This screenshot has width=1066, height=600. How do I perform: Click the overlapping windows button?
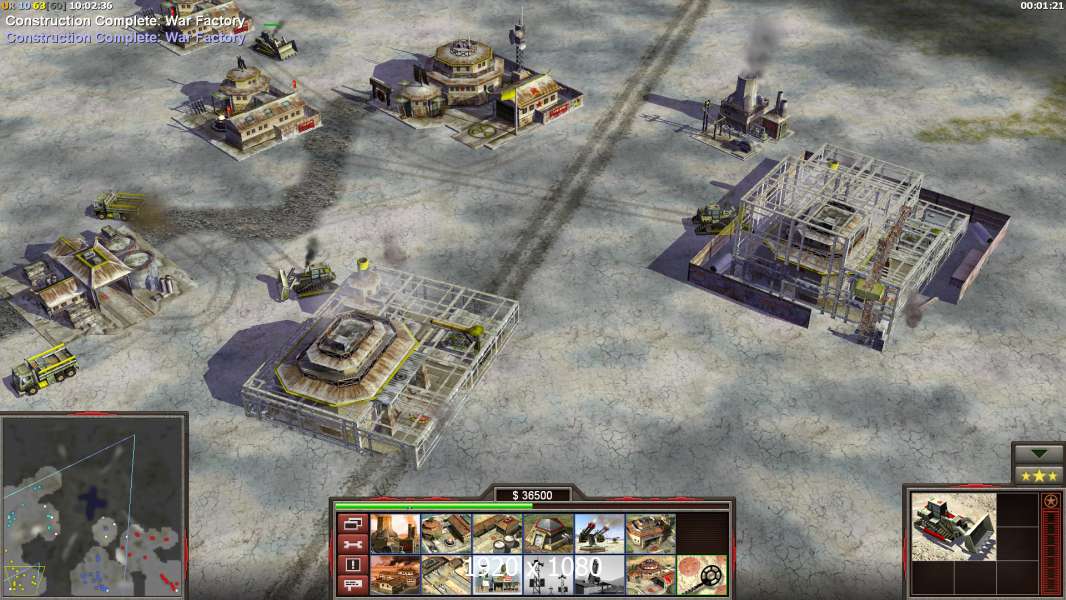[351, 523]
